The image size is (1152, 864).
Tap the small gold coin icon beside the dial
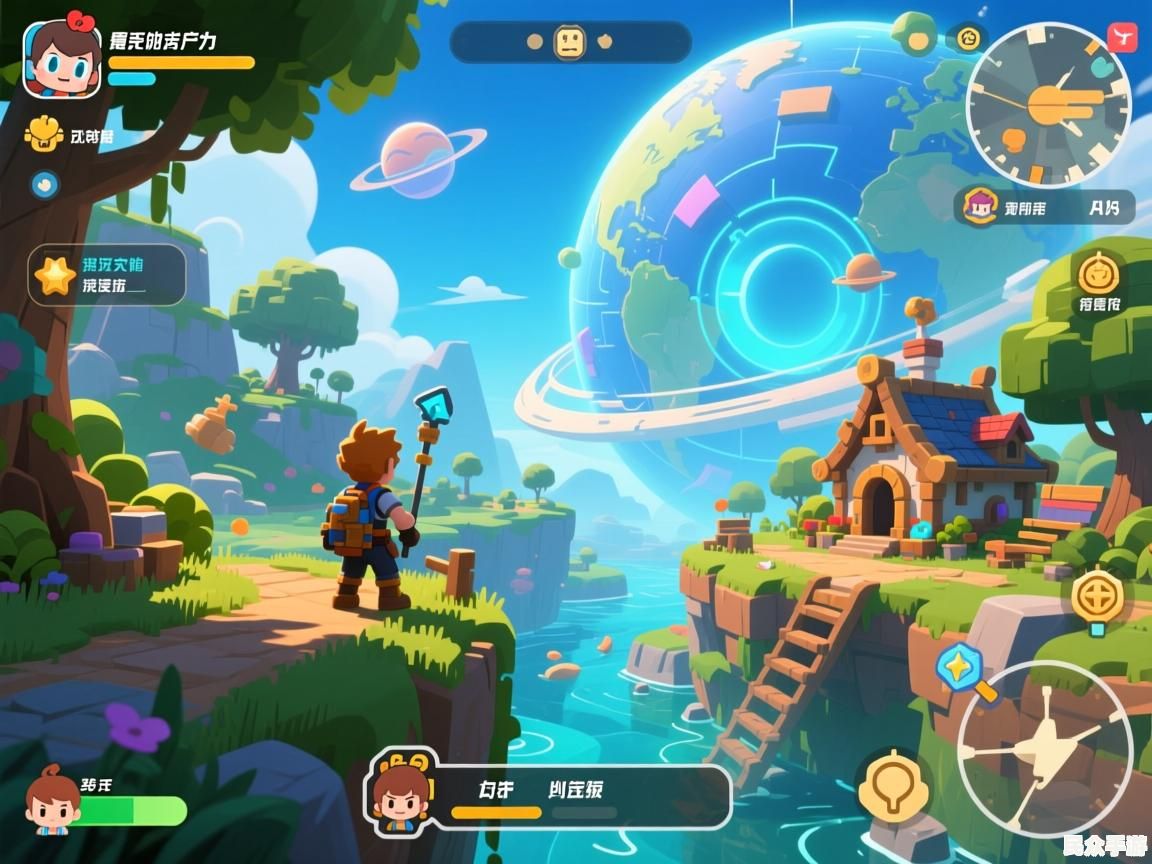[x=967, y=40]
